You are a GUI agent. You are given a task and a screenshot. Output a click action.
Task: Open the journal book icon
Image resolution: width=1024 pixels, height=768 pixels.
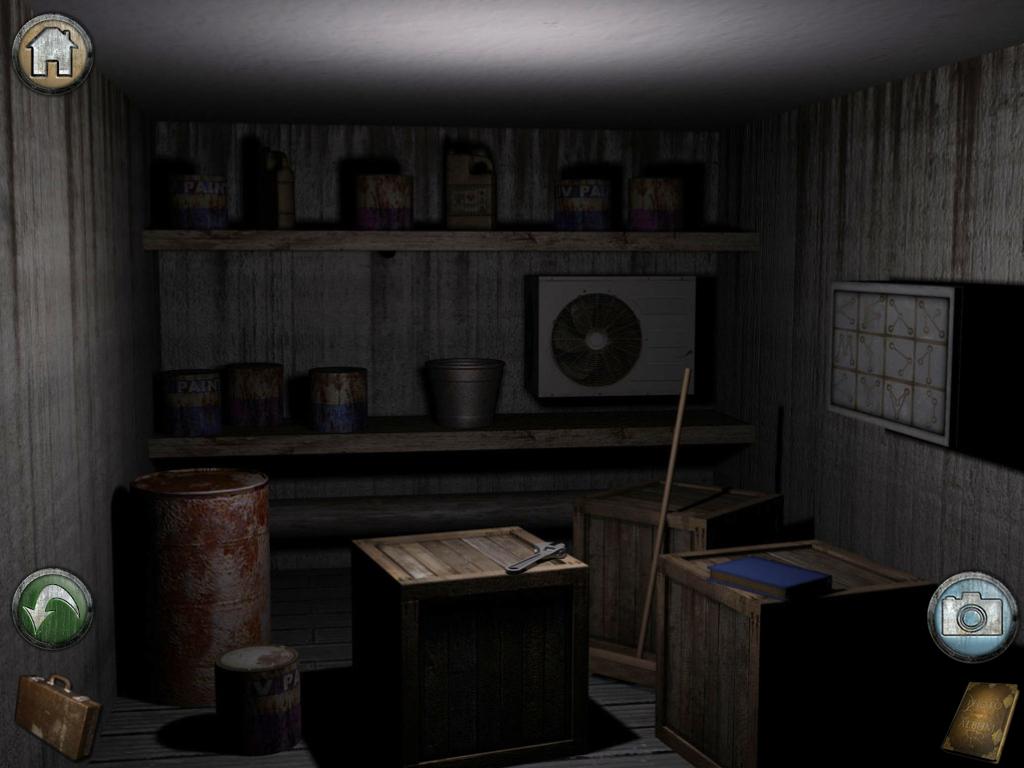[x=979, y=720]
